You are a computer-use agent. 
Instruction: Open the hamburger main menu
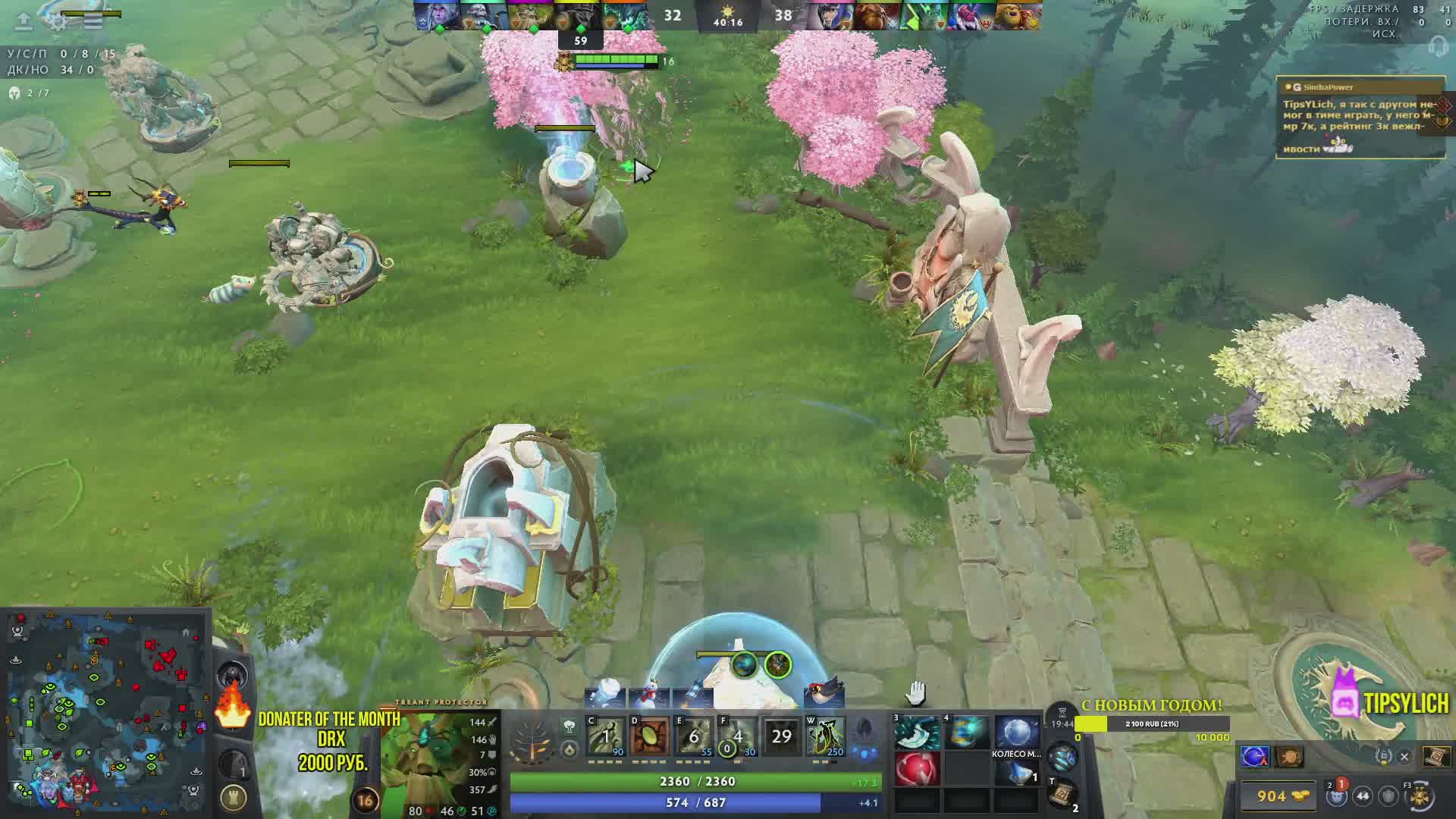93,21
